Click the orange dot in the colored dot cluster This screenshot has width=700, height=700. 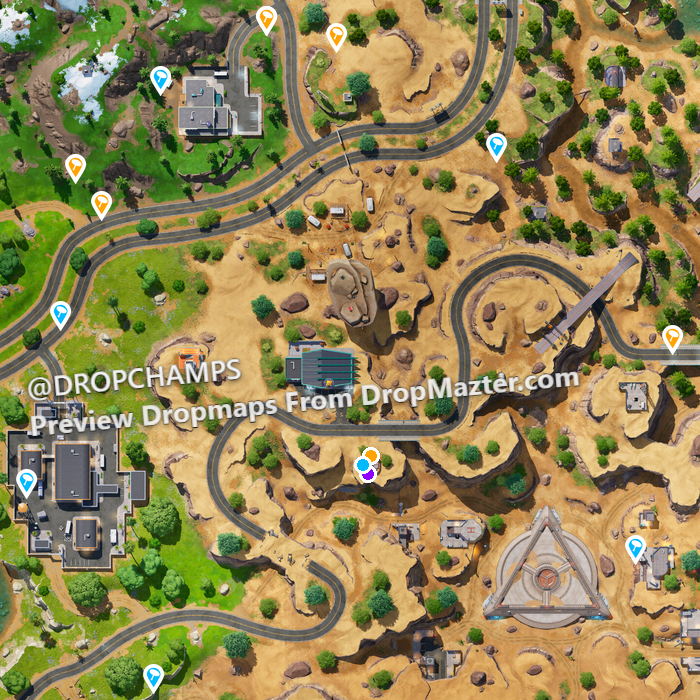pos(371,456)
